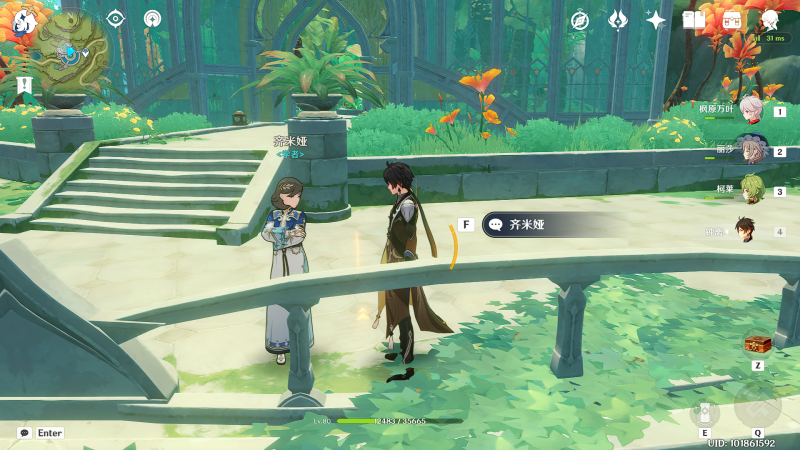This screenshot has height=450, width=800.
Task: Use the treasure chest gadget
Action: tap(757, 345)
